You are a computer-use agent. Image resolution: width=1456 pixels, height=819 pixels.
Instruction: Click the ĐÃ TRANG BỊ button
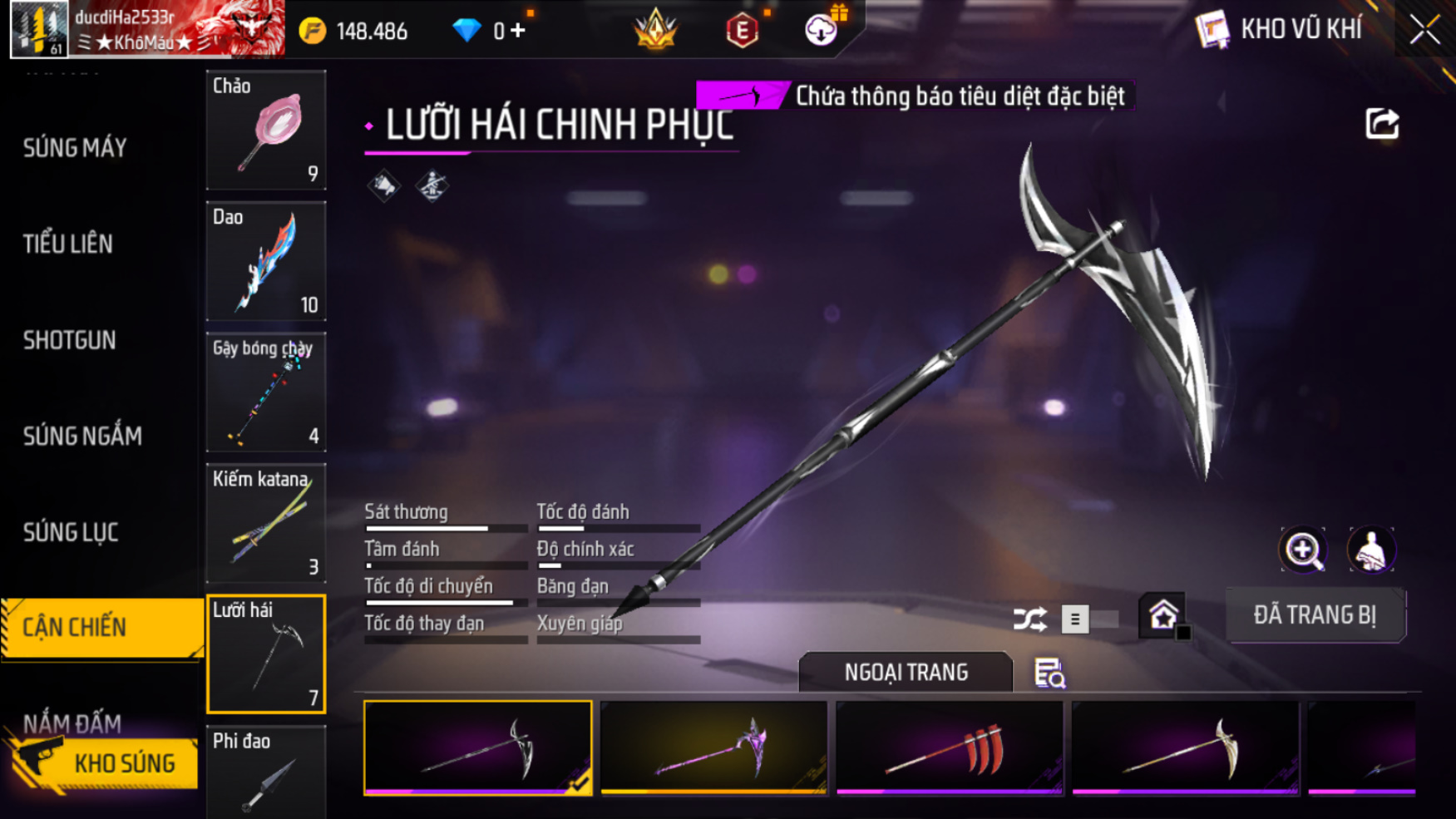click(x=1315, y=615)
